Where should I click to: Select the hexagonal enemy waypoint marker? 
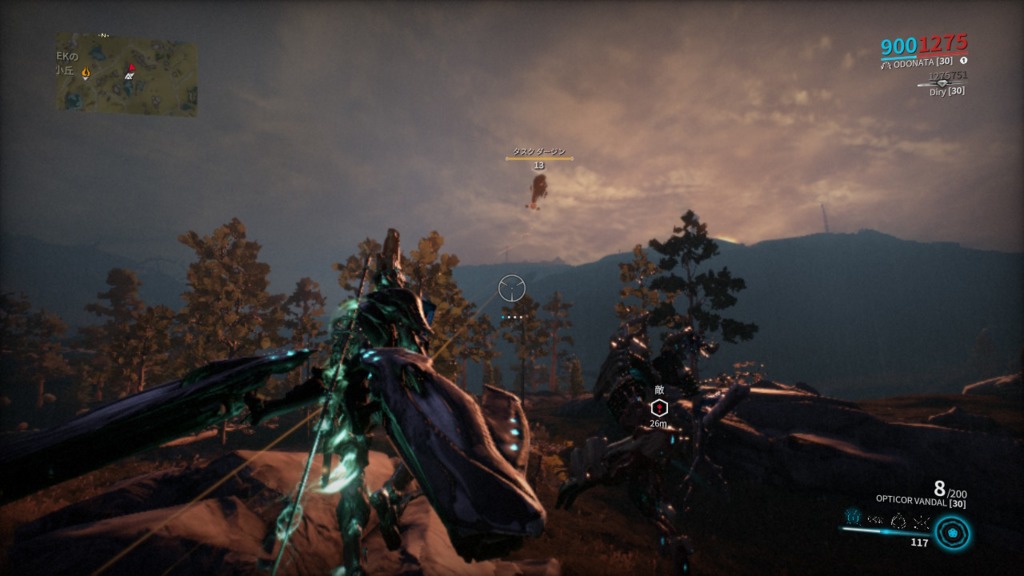[658, 407]
